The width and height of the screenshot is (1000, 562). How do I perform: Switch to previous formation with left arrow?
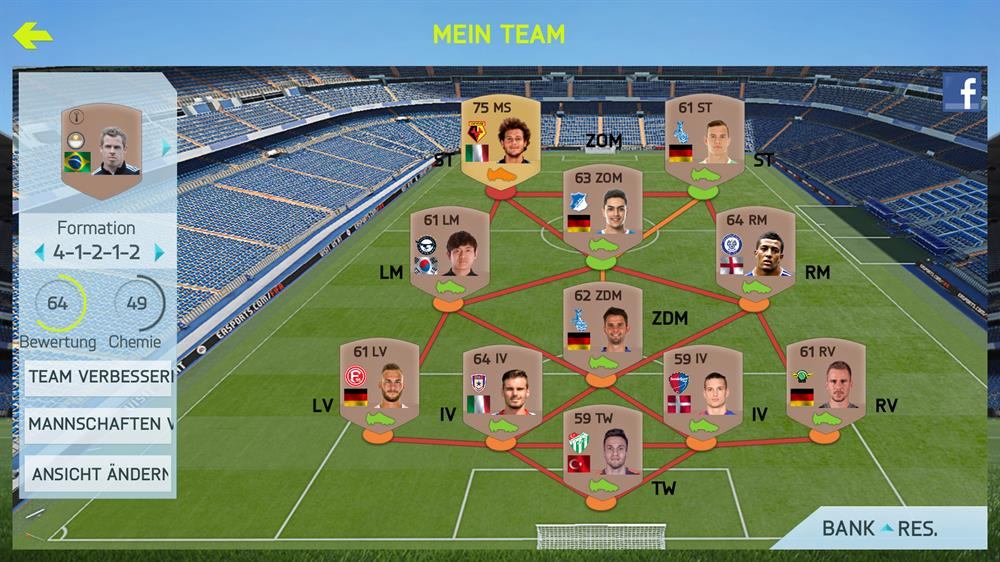tap(39, 253)
